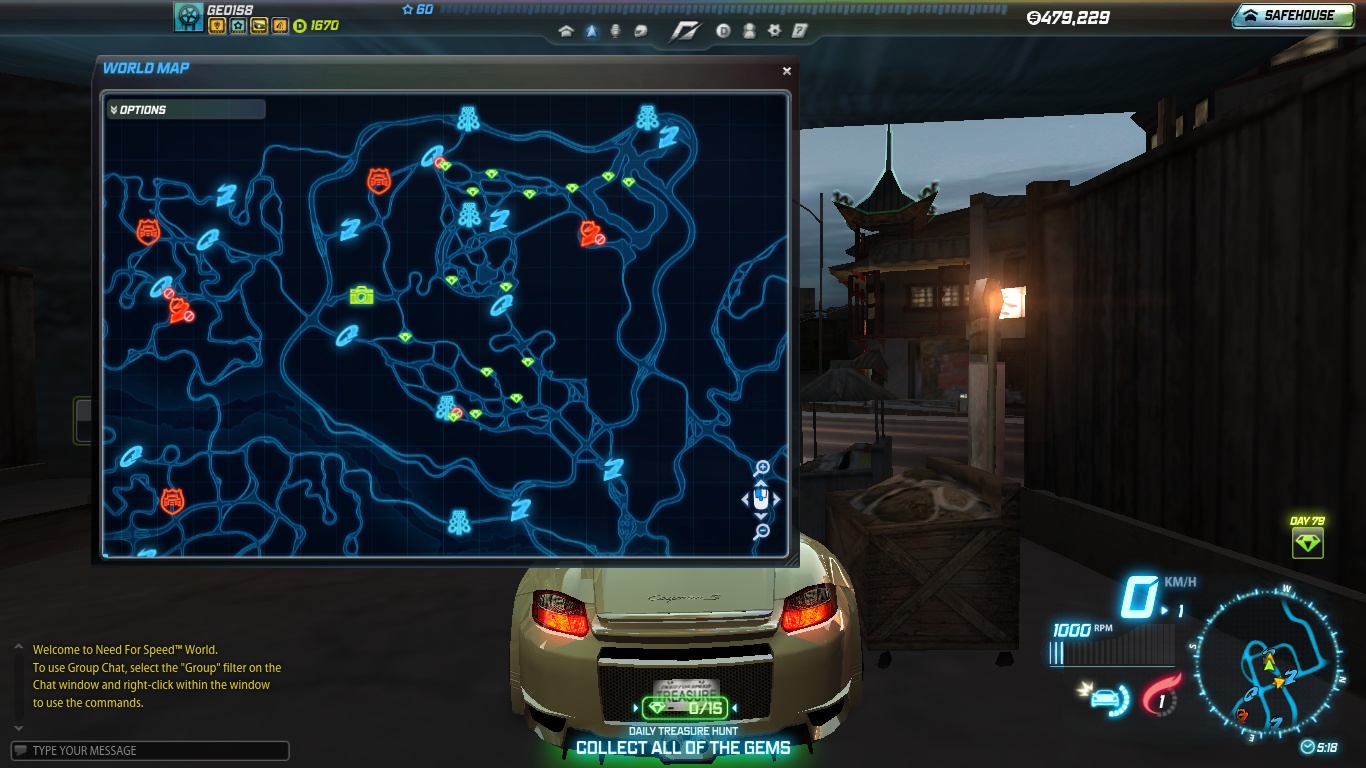1366x768 pixels.
Task: Open the GEO158 driver profile avatar
Action: click(189, 16)
